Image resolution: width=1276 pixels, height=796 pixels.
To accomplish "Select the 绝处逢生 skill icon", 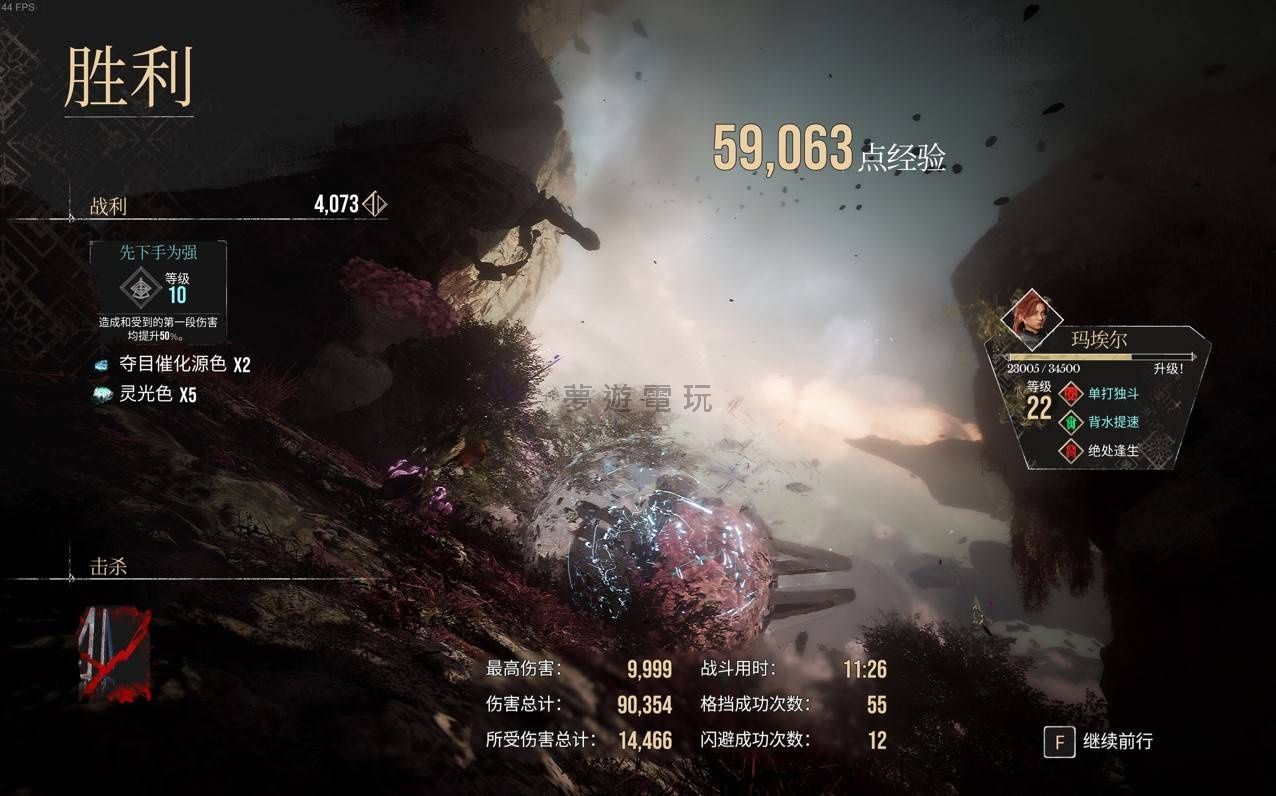I will pos(1071,450).
